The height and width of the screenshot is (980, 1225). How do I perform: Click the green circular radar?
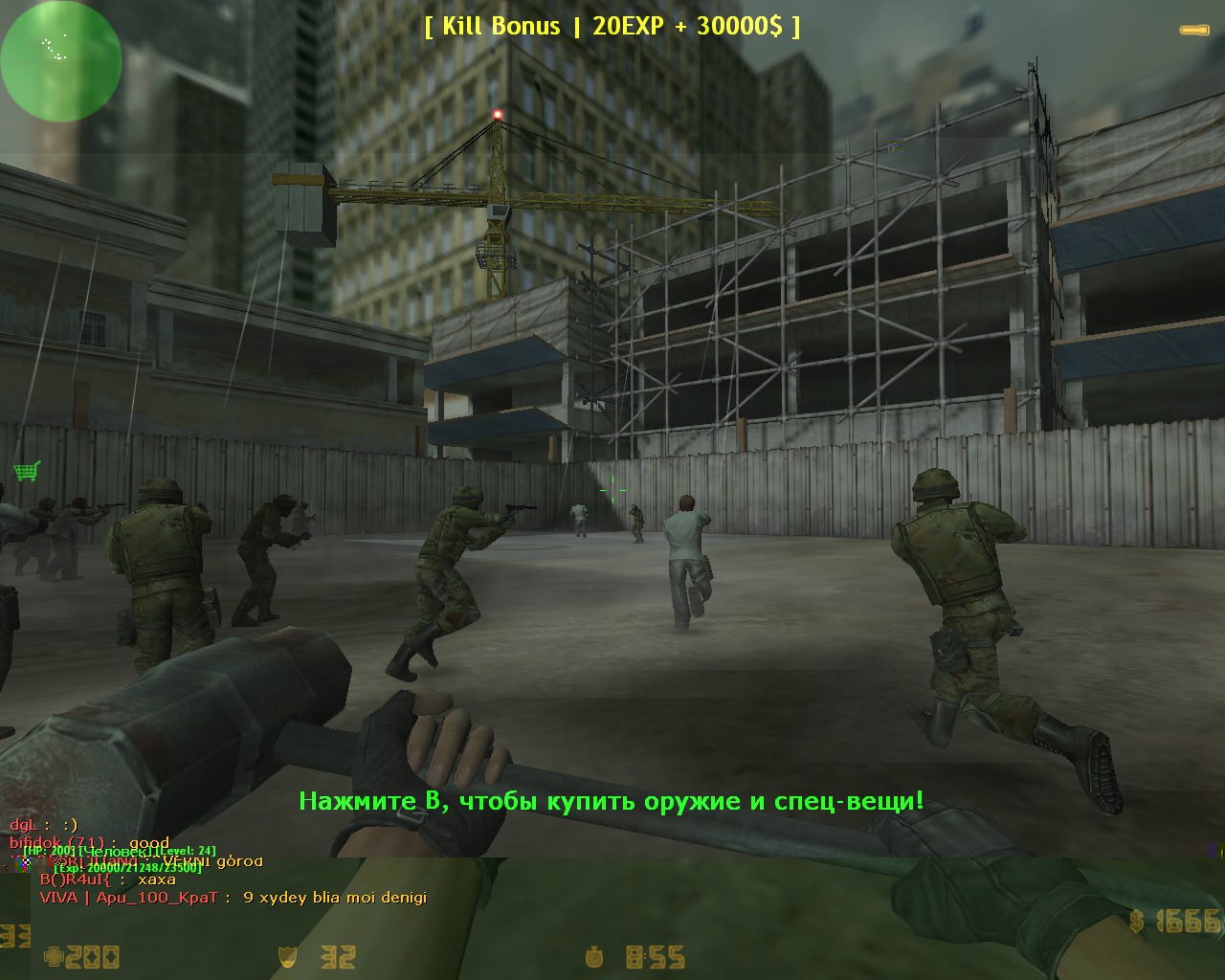61,61
